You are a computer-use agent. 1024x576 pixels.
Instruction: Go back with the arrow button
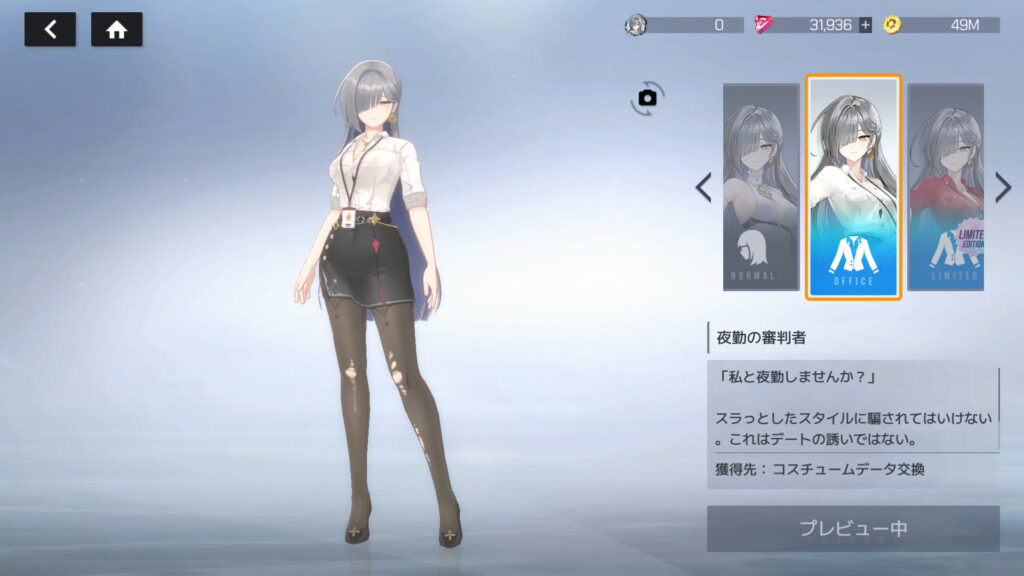coord(50,30)
